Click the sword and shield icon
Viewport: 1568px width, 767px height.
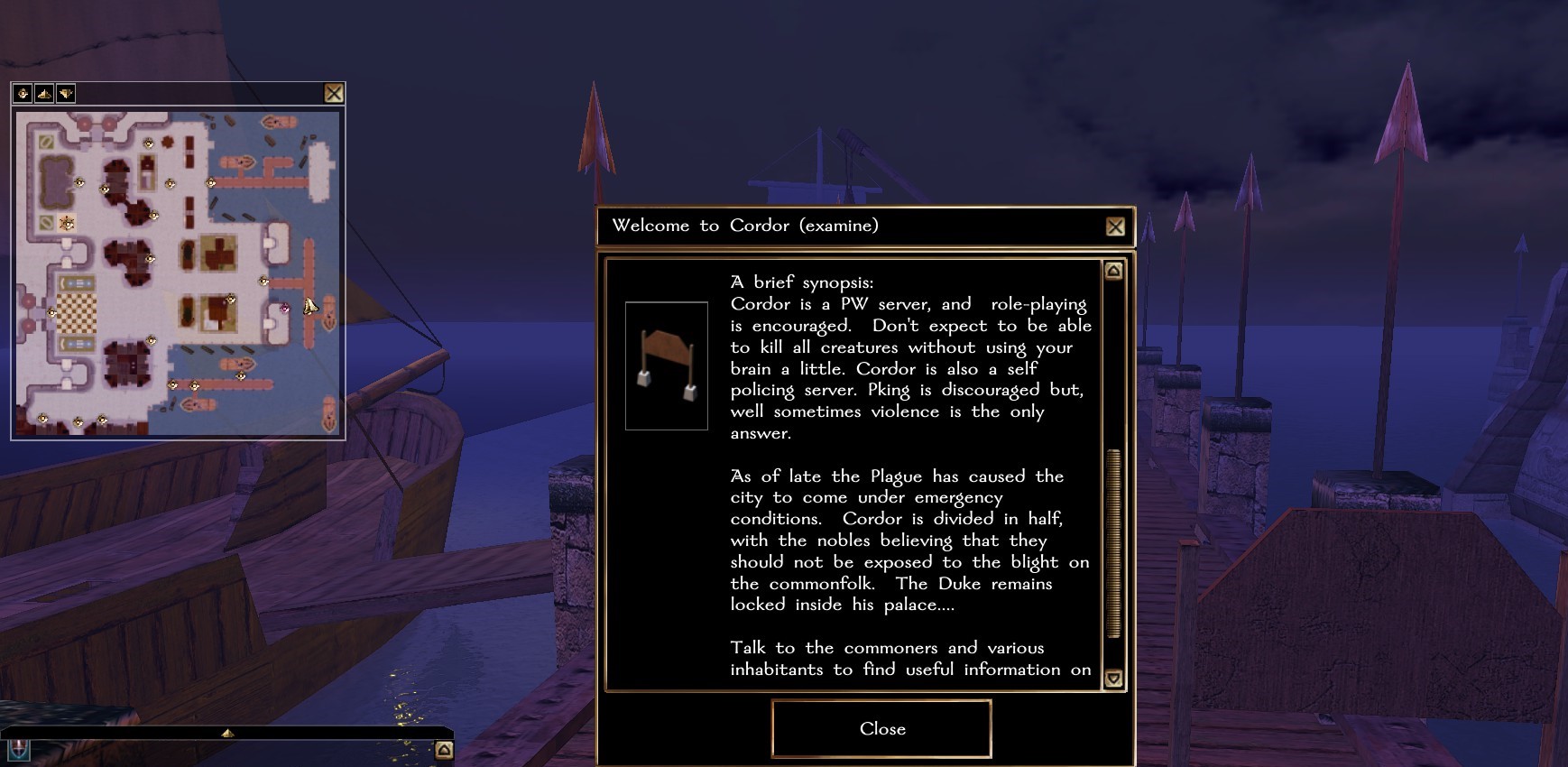click(x=18, y=750)
